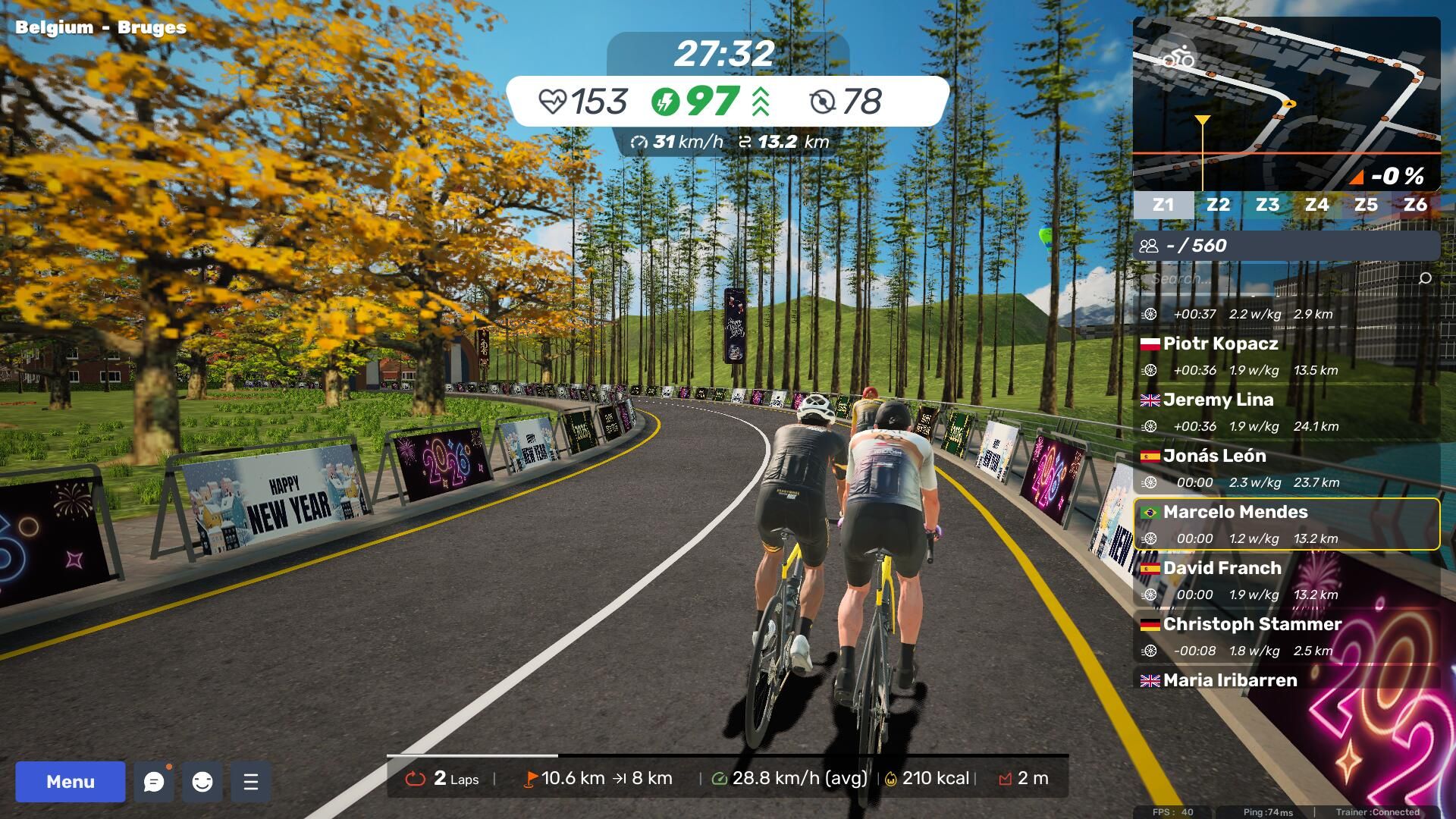Open the blue Menu button

click(70, 782)
